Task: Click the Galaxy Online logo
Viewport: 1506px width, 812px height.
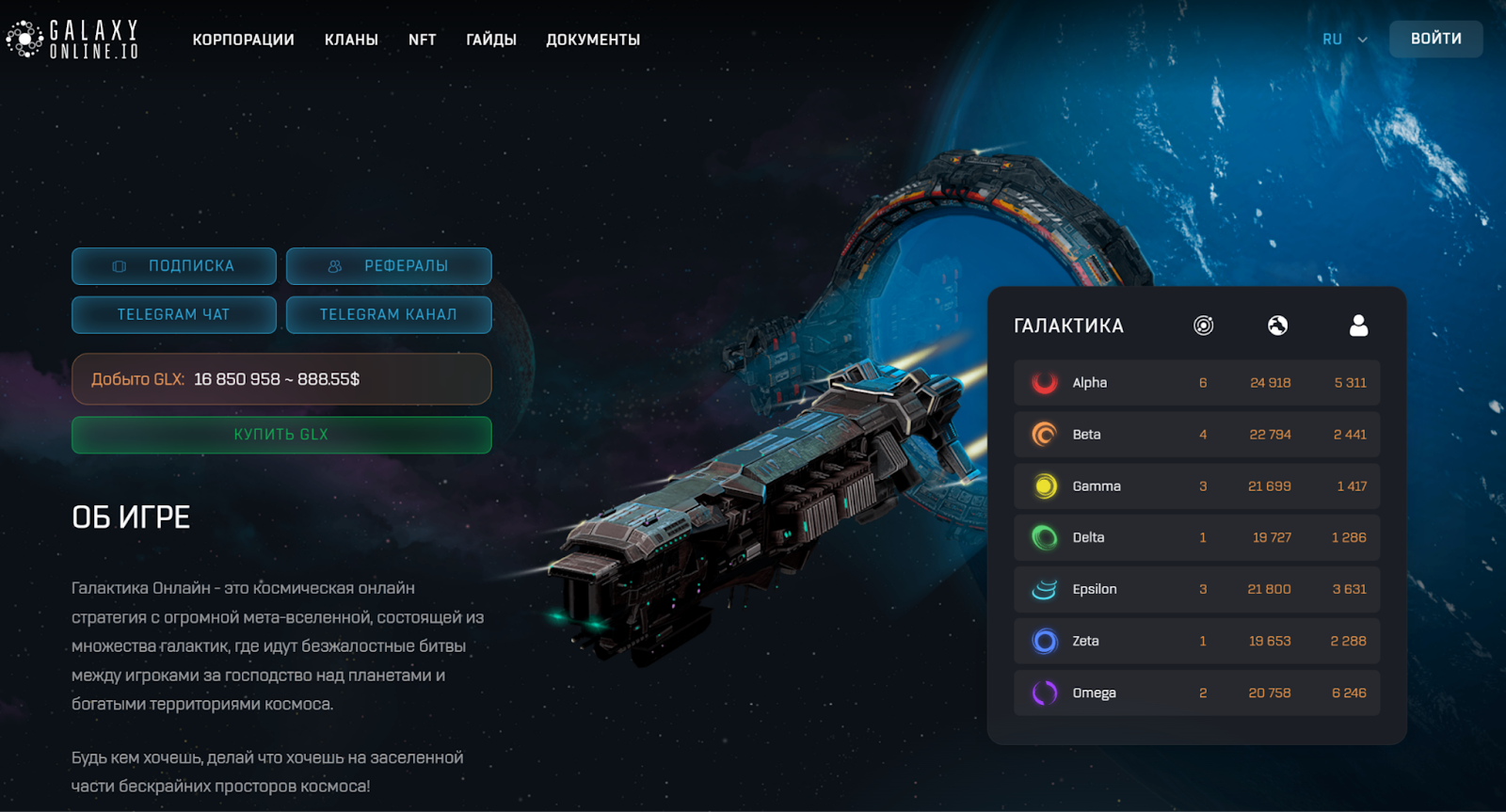Action: click(x=72, y=39)
